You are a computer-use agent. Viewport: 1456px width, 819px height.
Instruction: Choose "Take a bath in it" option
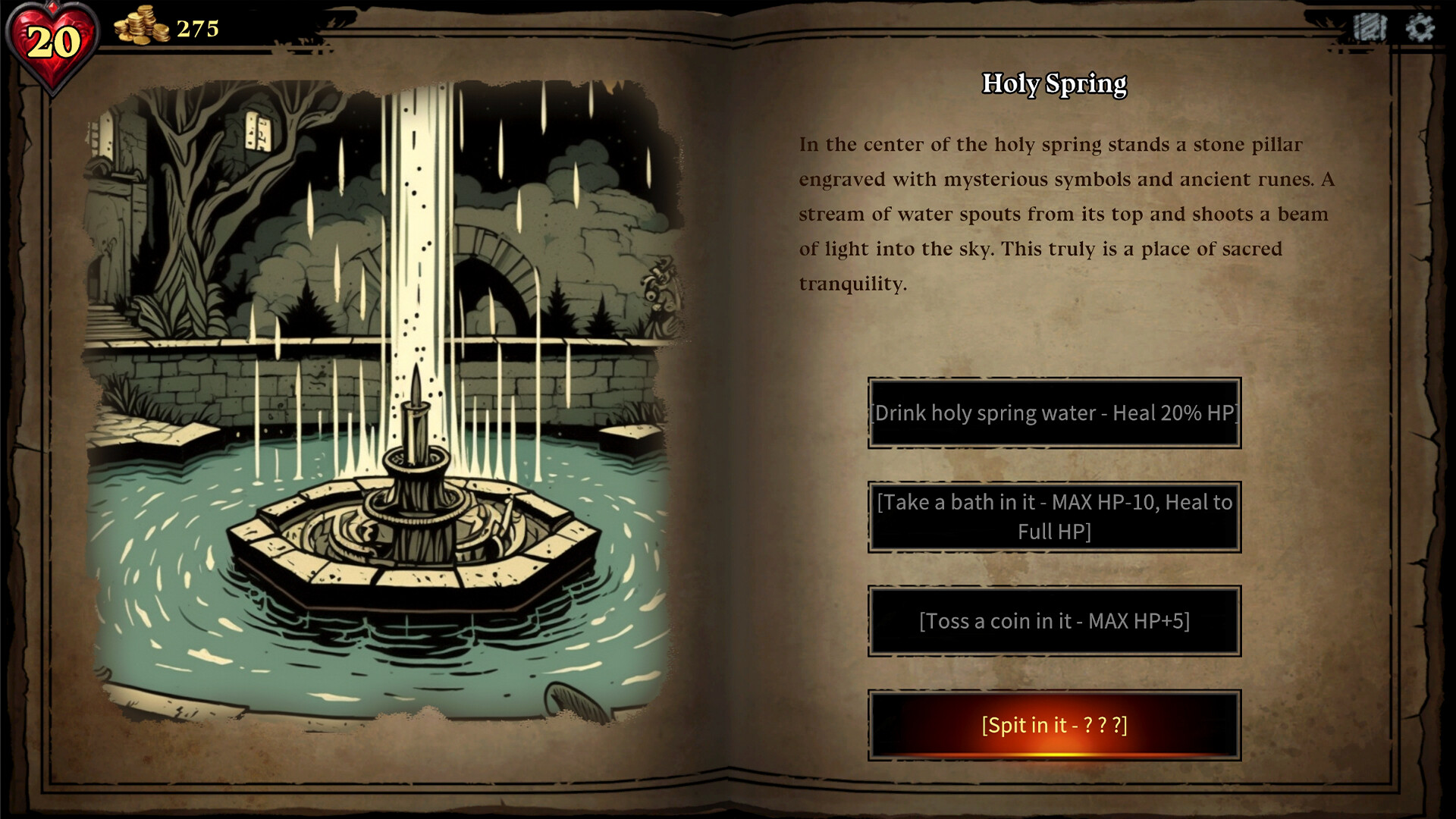pyautogui.click(x=1056, y=516)
